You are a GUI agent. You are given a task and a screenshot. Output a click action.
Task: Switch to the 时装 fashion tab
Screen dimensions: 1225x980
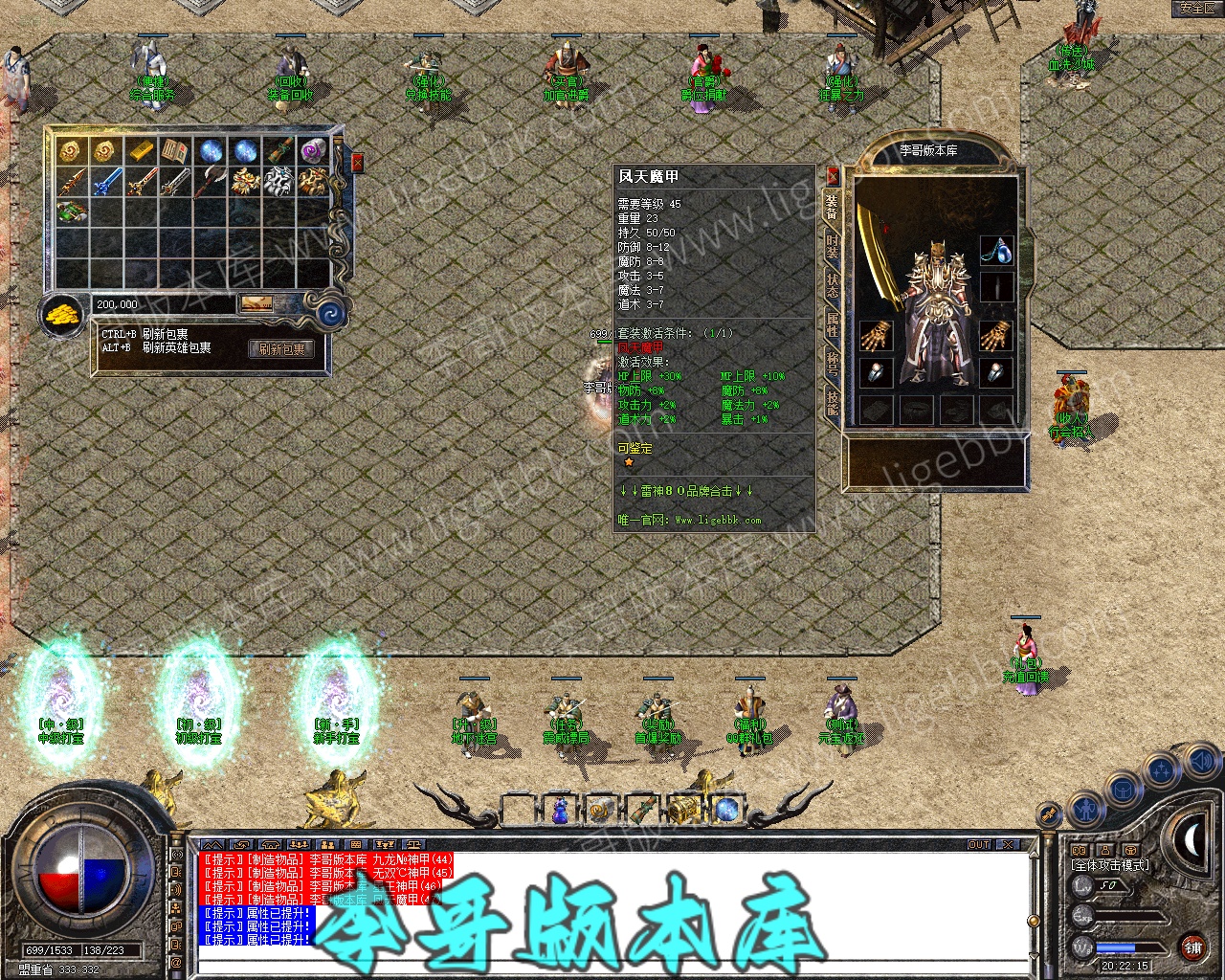coord(833,244)
